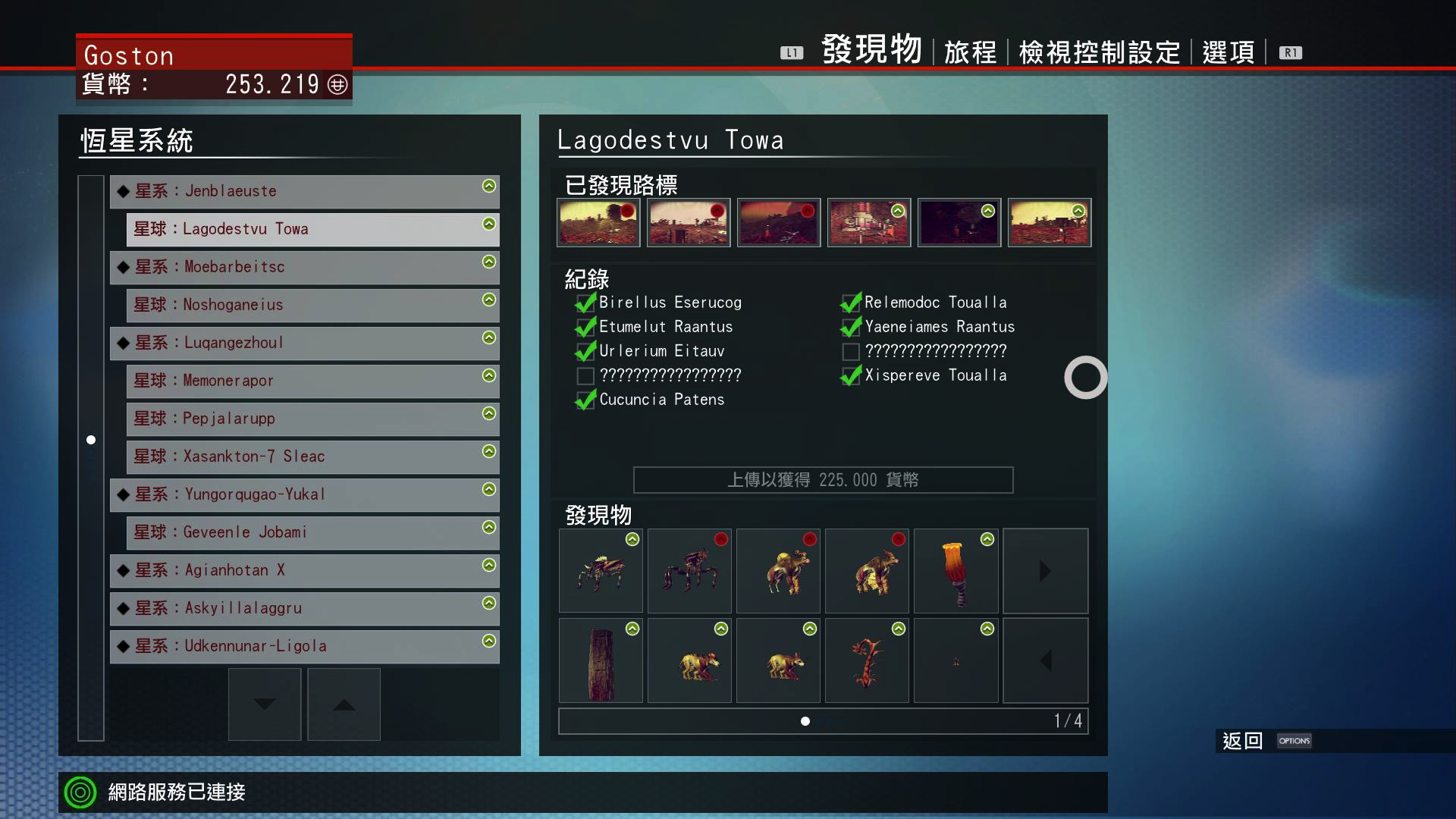Click the list scroll-up arrow button

(x=344, y=704)
